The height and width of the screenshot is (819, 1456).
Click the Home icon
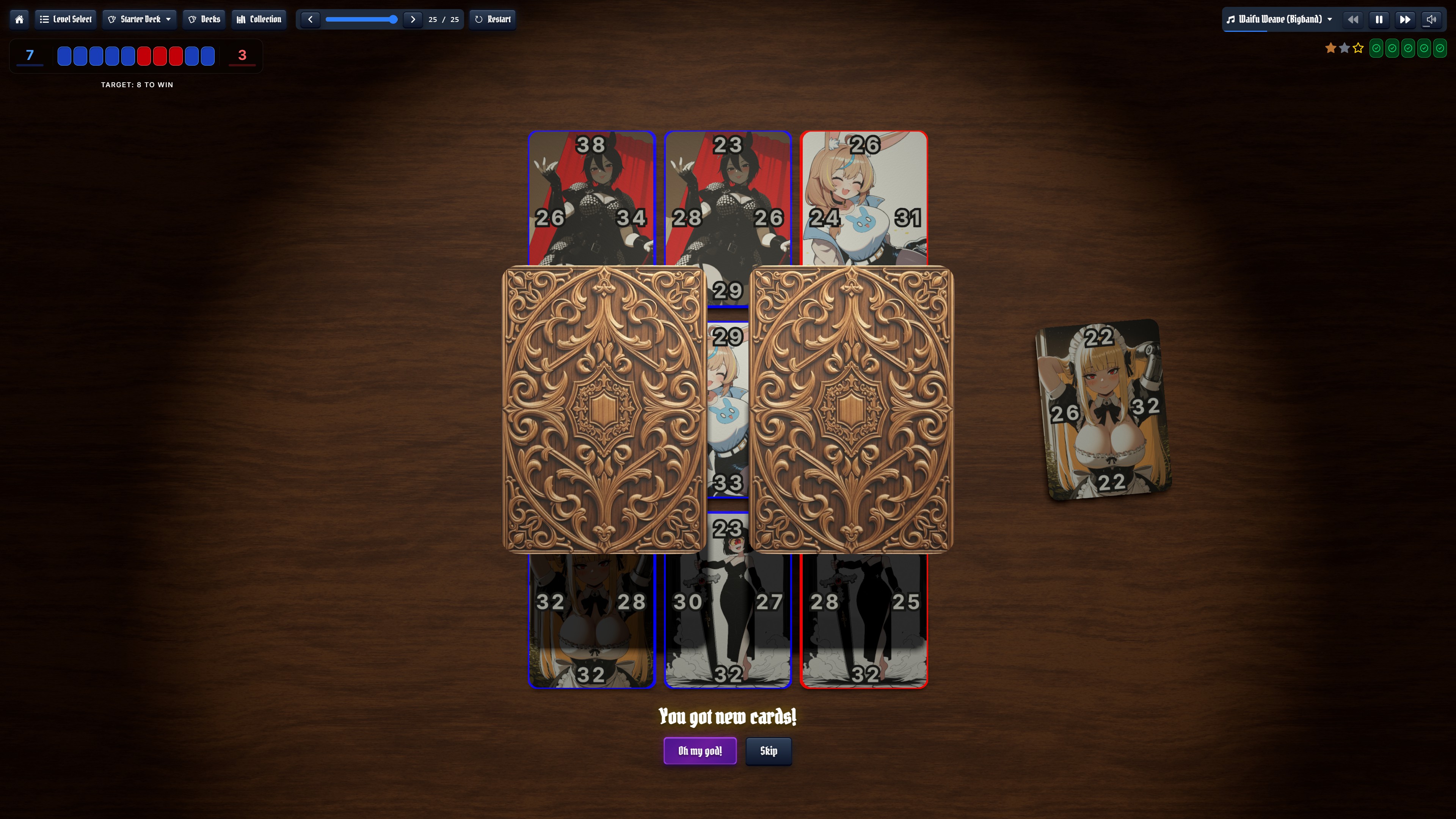pyautogui.click(x=19, y=19)
